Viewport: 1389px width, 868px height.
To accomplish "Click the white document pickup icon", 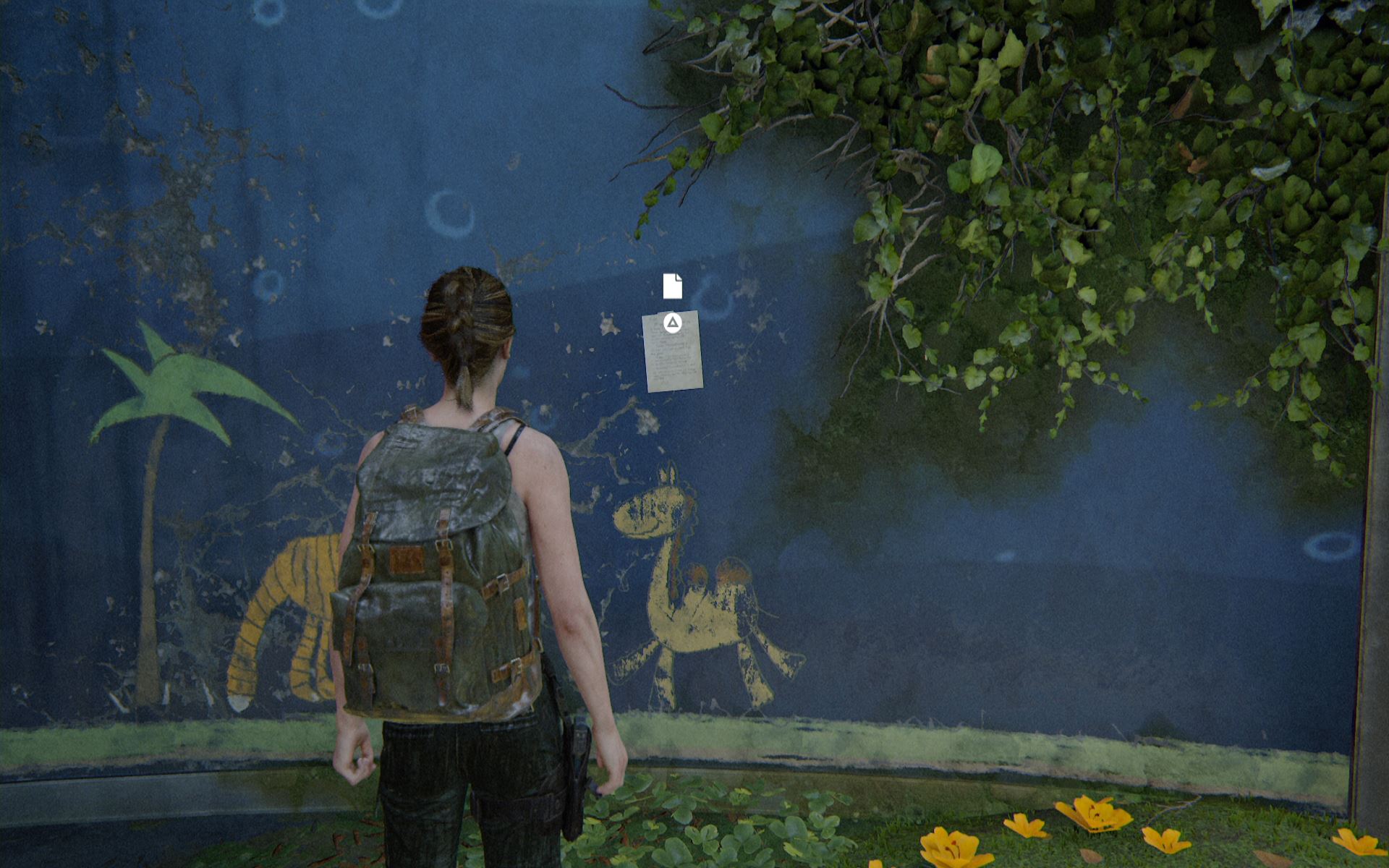I will (x=672, y=286).
